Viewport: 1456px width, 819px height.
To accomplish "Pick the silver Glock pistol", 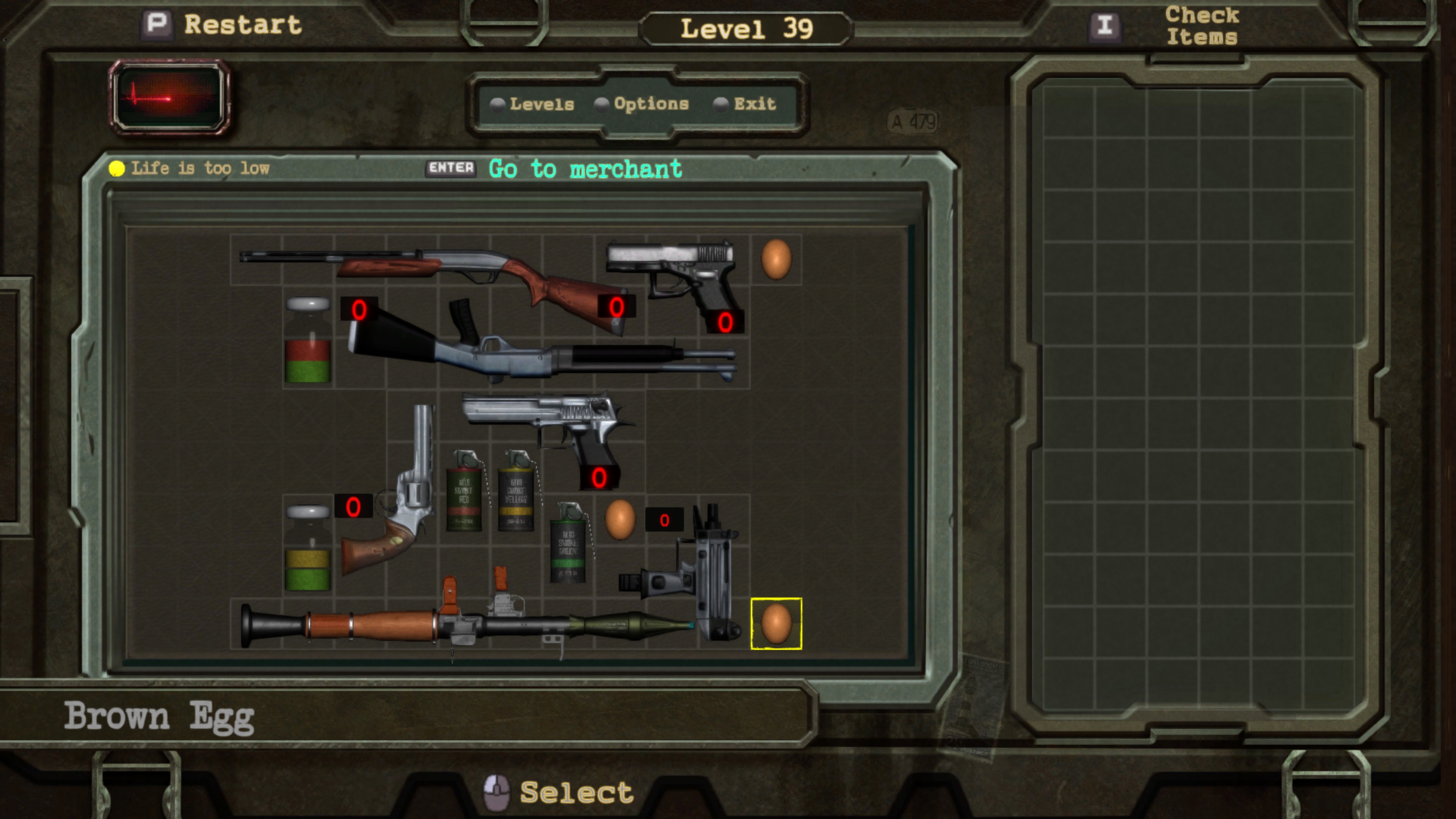I will click(678, 271).
